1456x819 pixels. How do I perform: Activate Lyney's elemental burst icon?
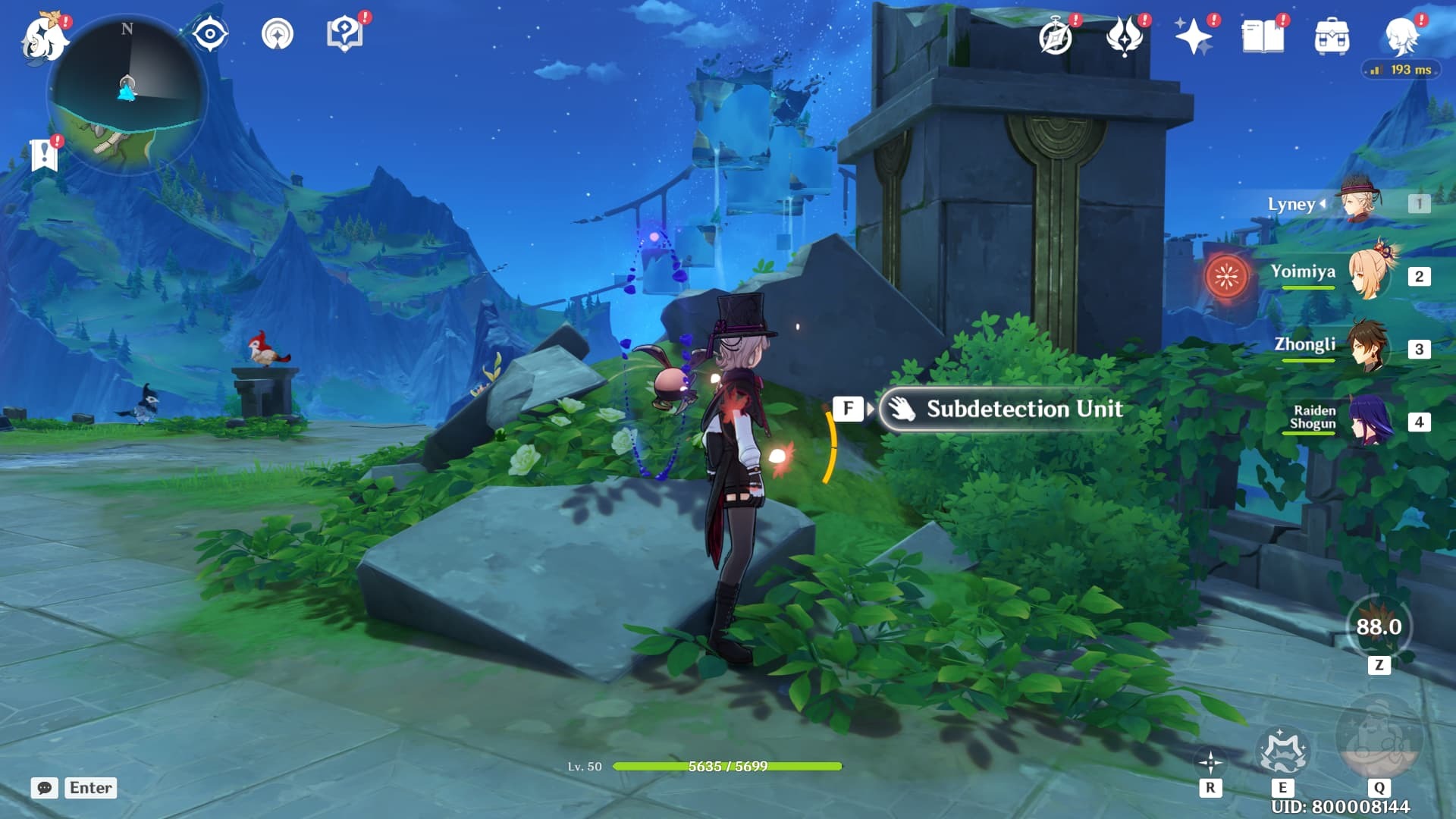click(x=1379, y=737)
